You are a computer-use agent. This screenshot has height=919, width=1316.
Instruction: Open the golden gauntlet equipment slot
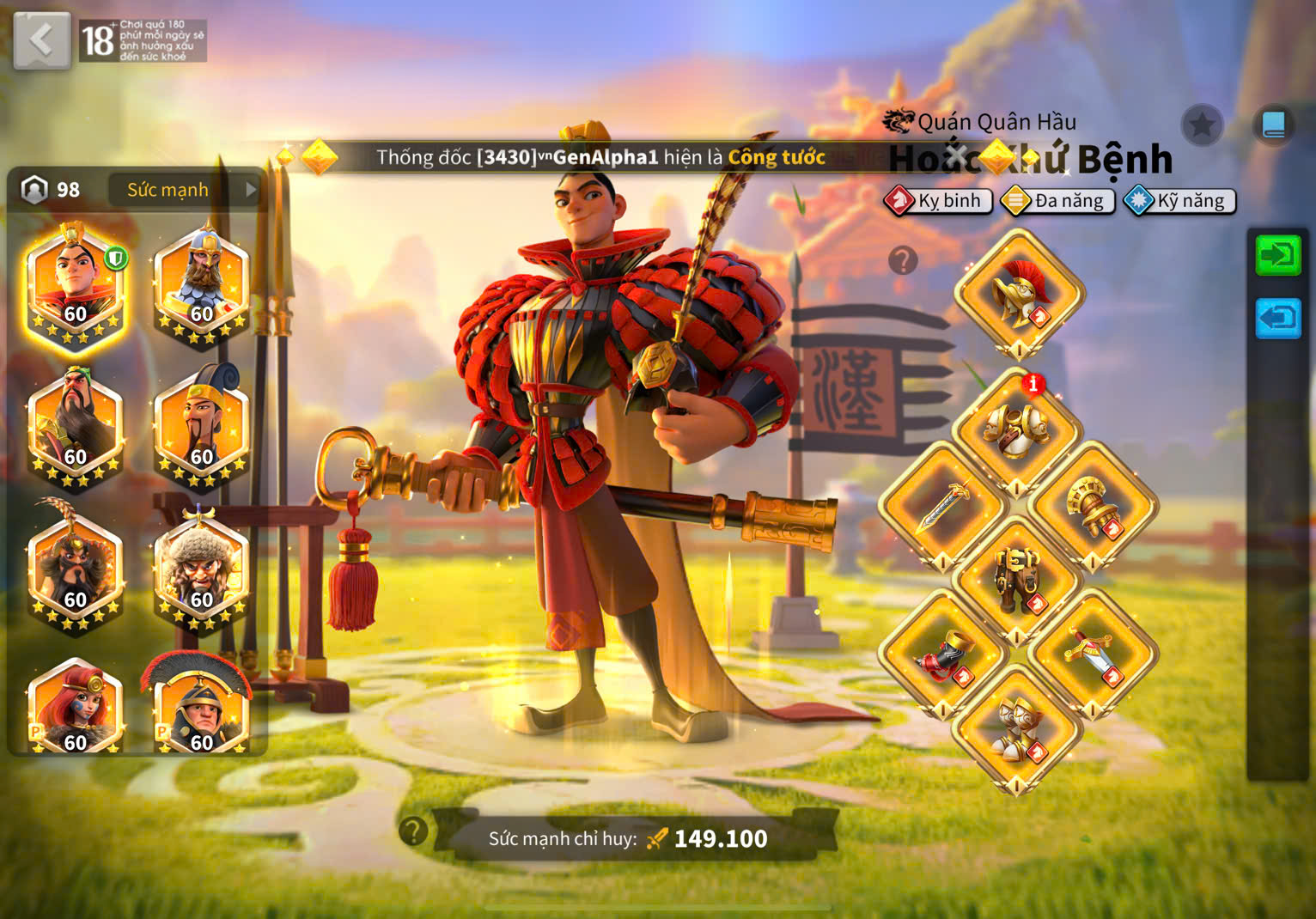click(x=1092, y=507)
